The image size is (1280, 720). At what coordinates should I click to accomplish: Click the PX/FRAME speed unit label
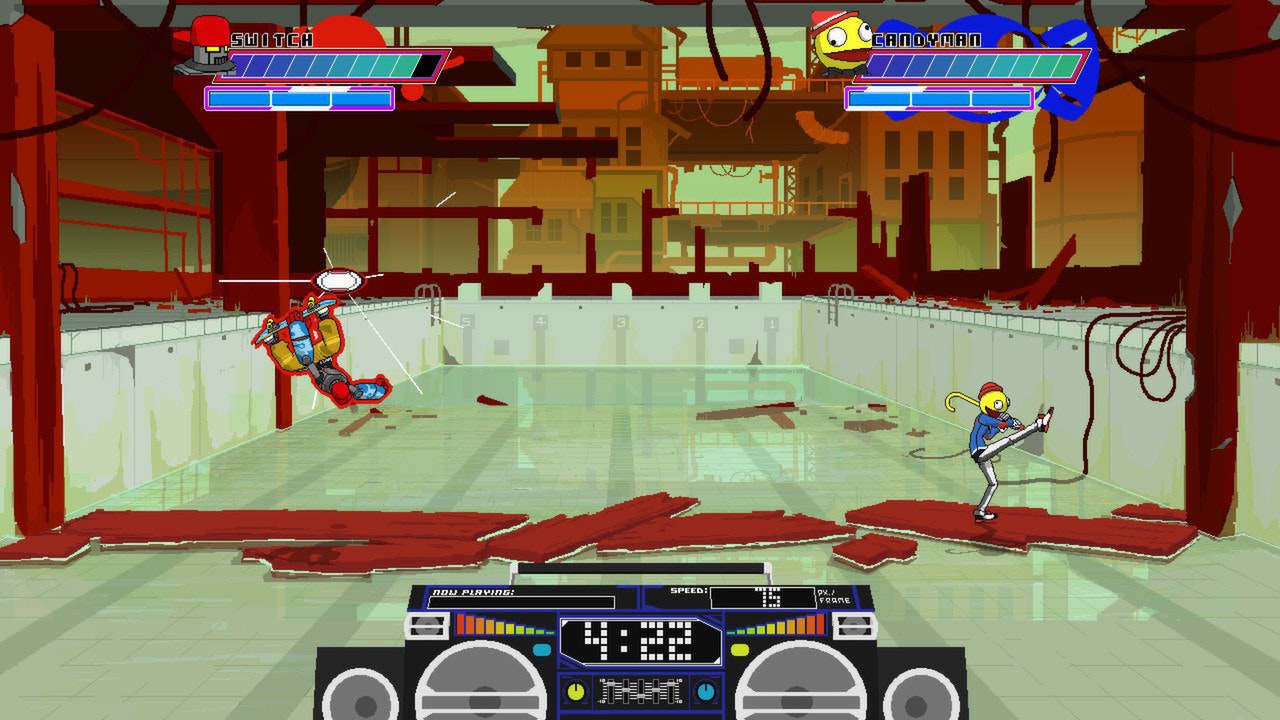[x=834, y=597]
